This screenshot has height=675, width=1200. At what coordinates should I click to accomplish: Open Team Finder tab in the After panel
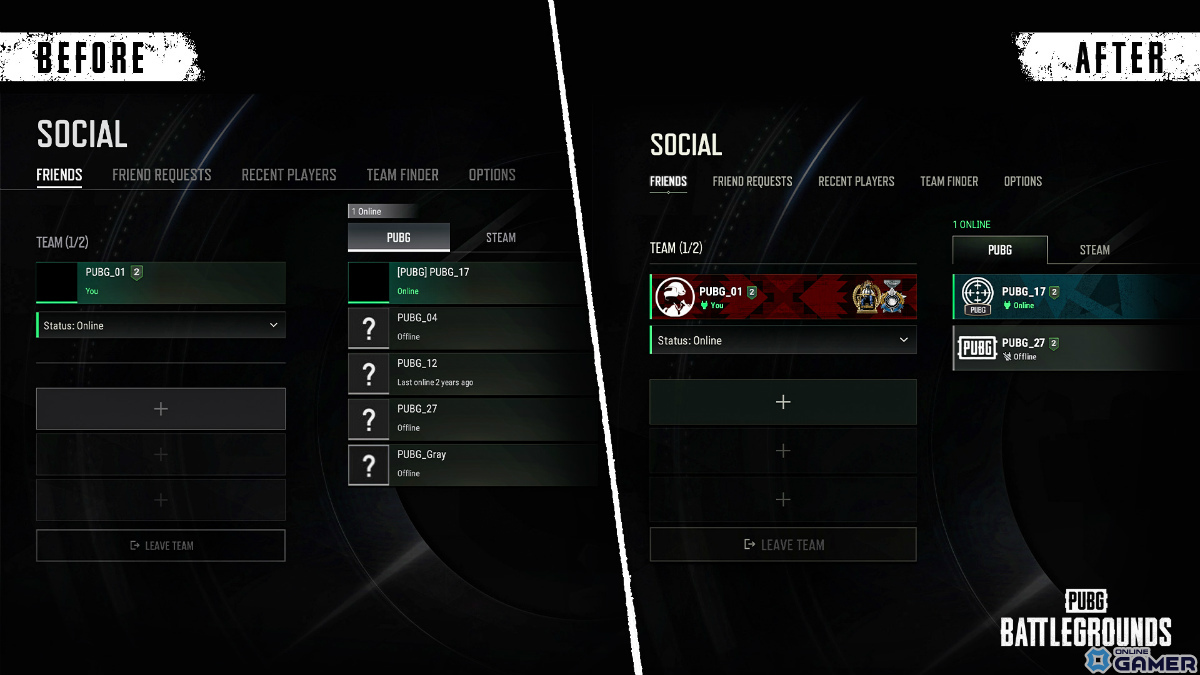pyautogui.click(x=949, y=181)
